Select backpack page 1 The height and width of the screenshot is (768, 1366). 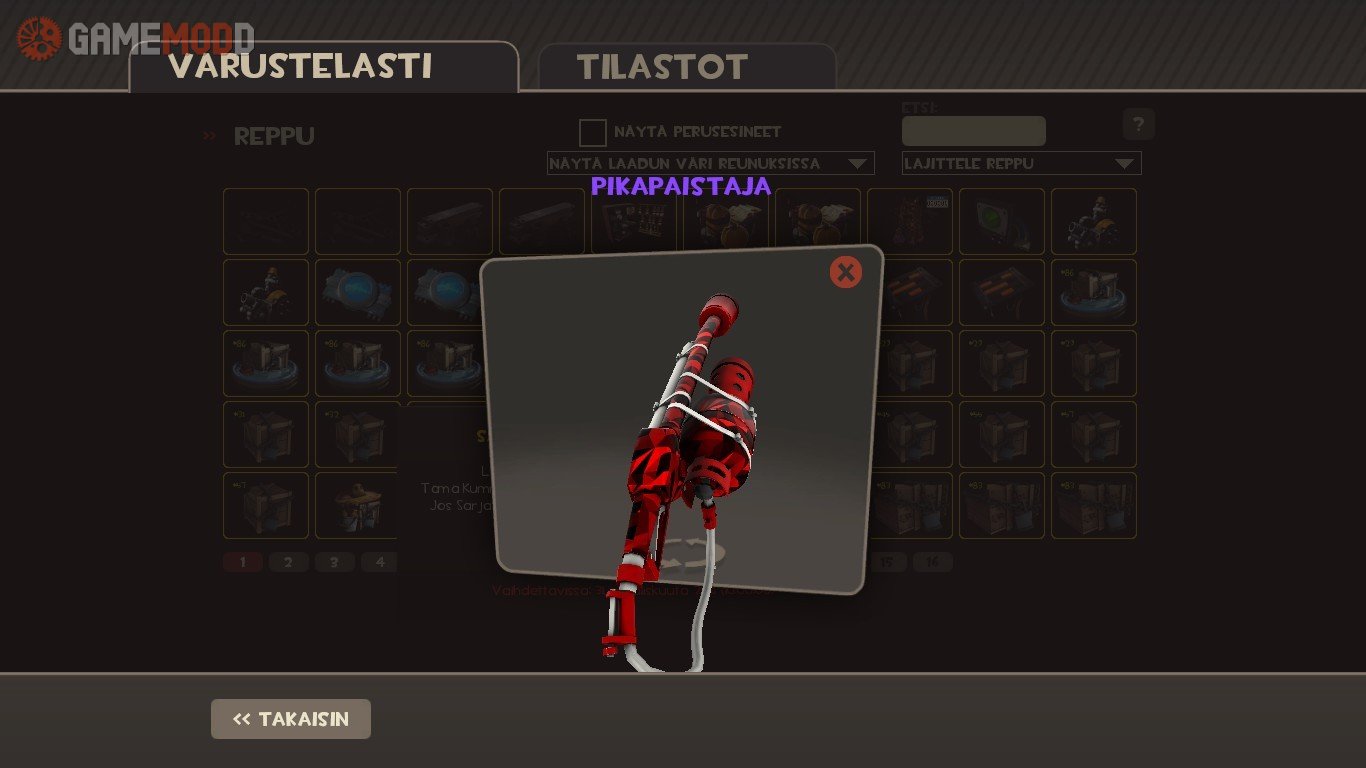242,562
